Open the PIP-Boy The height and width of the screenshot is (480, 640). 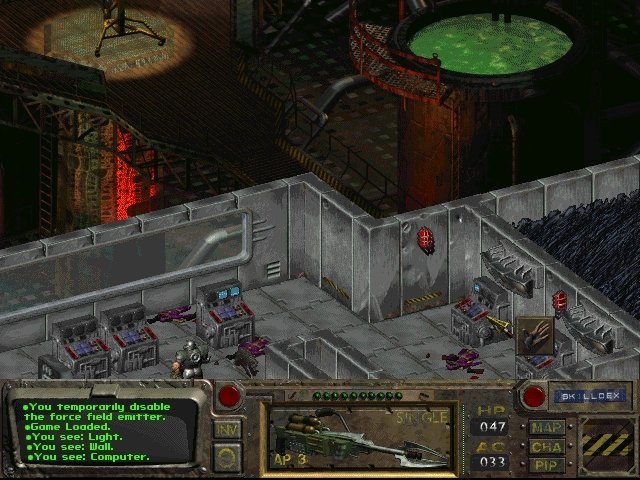546,465
